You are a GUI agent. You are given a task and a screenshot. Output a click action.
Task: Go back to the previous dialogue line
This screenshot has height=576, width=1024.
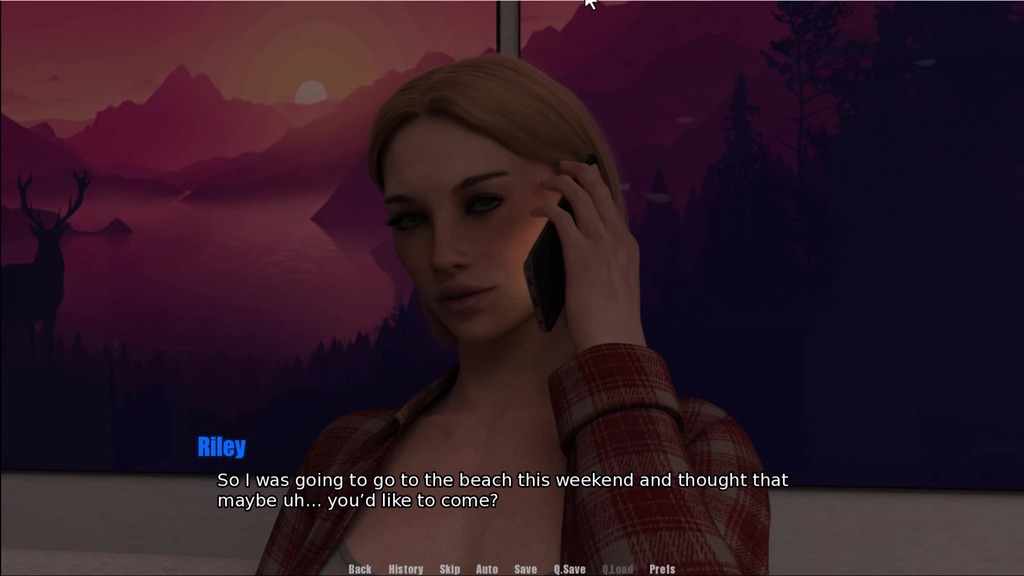pos(360,569)
